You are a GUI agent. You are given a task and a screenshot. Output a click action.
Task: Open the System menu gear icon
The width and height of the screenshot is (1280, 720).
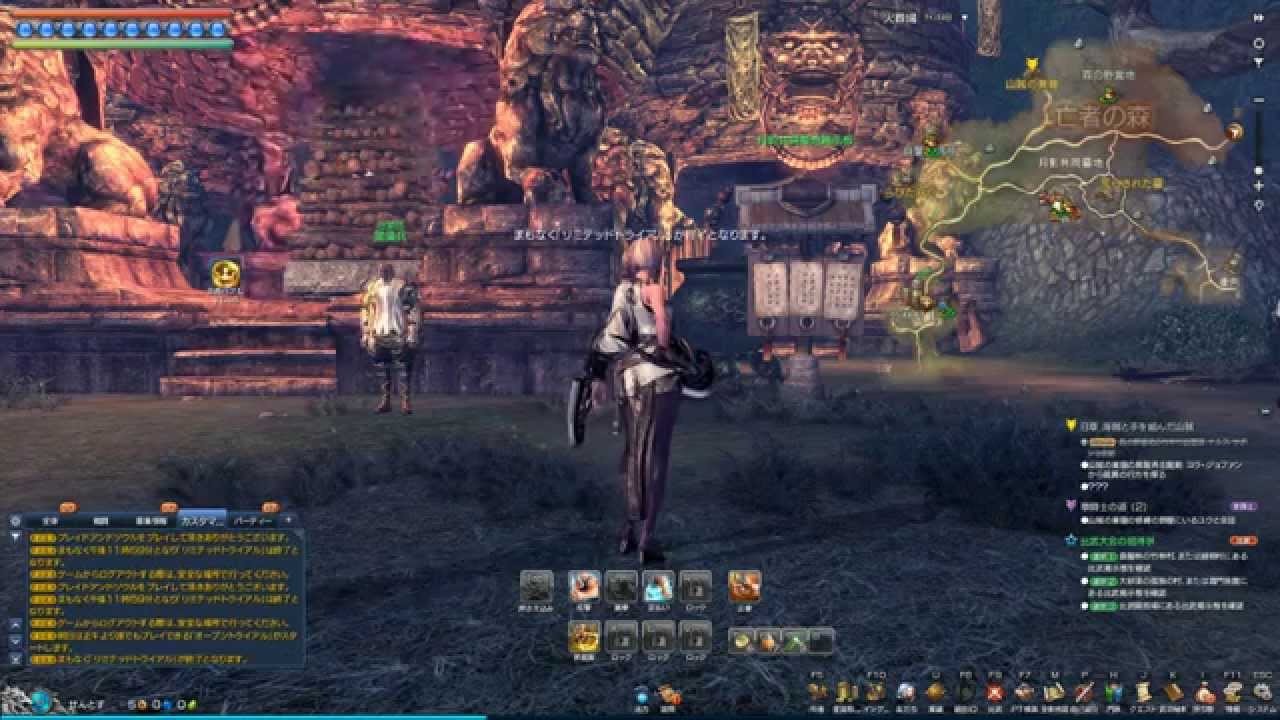1261,691
